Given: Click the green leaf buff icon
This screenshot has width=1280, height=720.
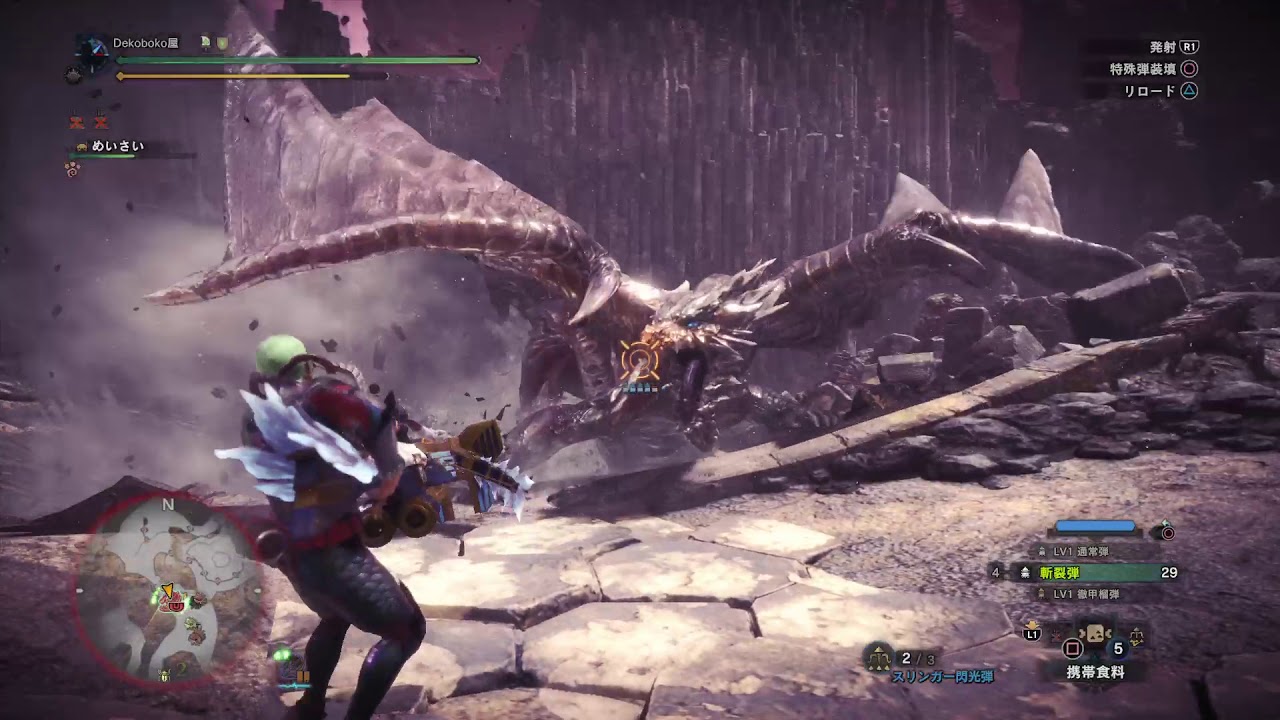Looking at the screenshot, I should coord(205,43).
